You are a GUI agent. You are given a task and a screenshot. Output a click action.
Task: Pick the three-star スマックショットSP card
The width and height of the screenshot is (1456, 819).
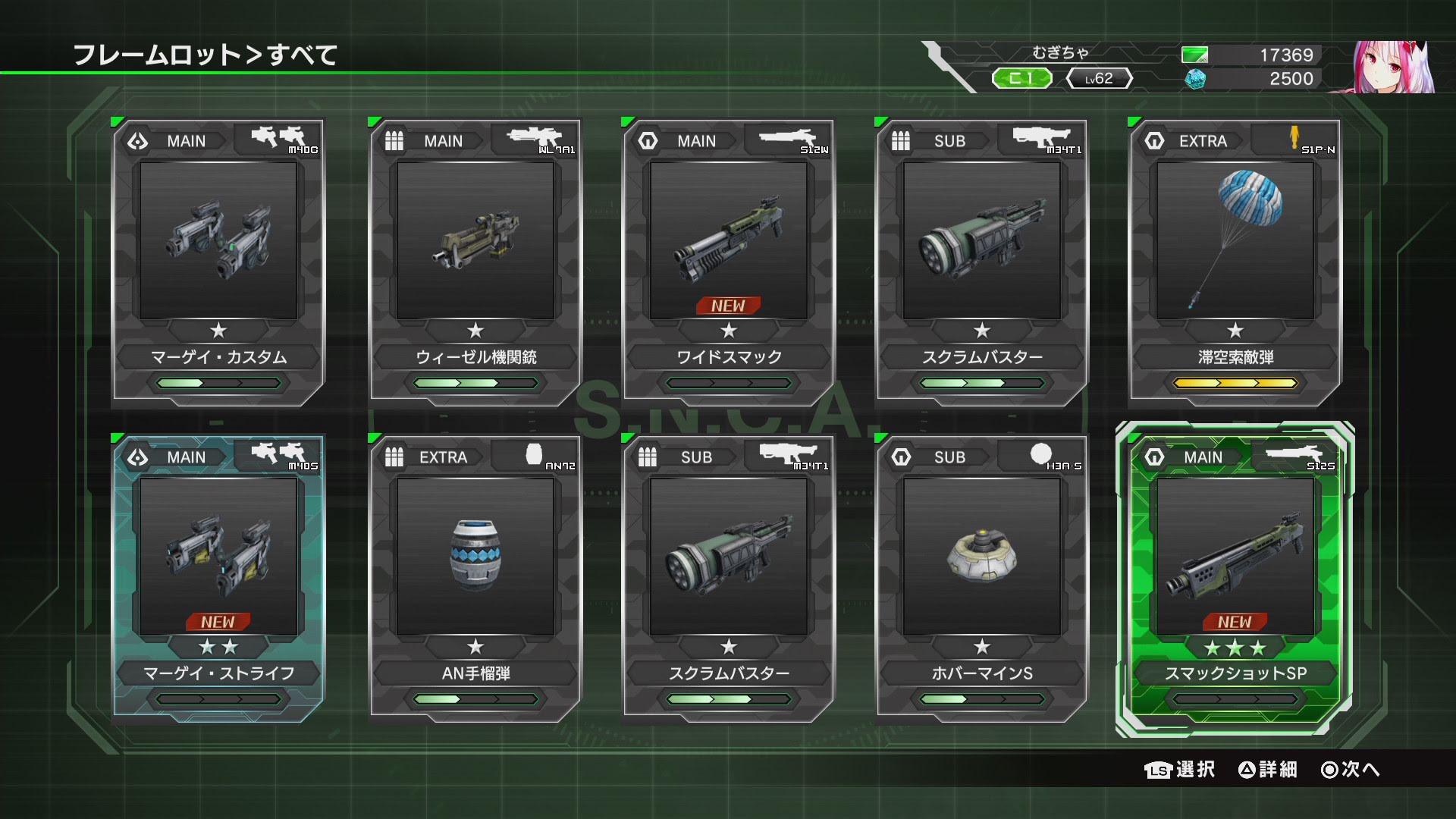1235,578
